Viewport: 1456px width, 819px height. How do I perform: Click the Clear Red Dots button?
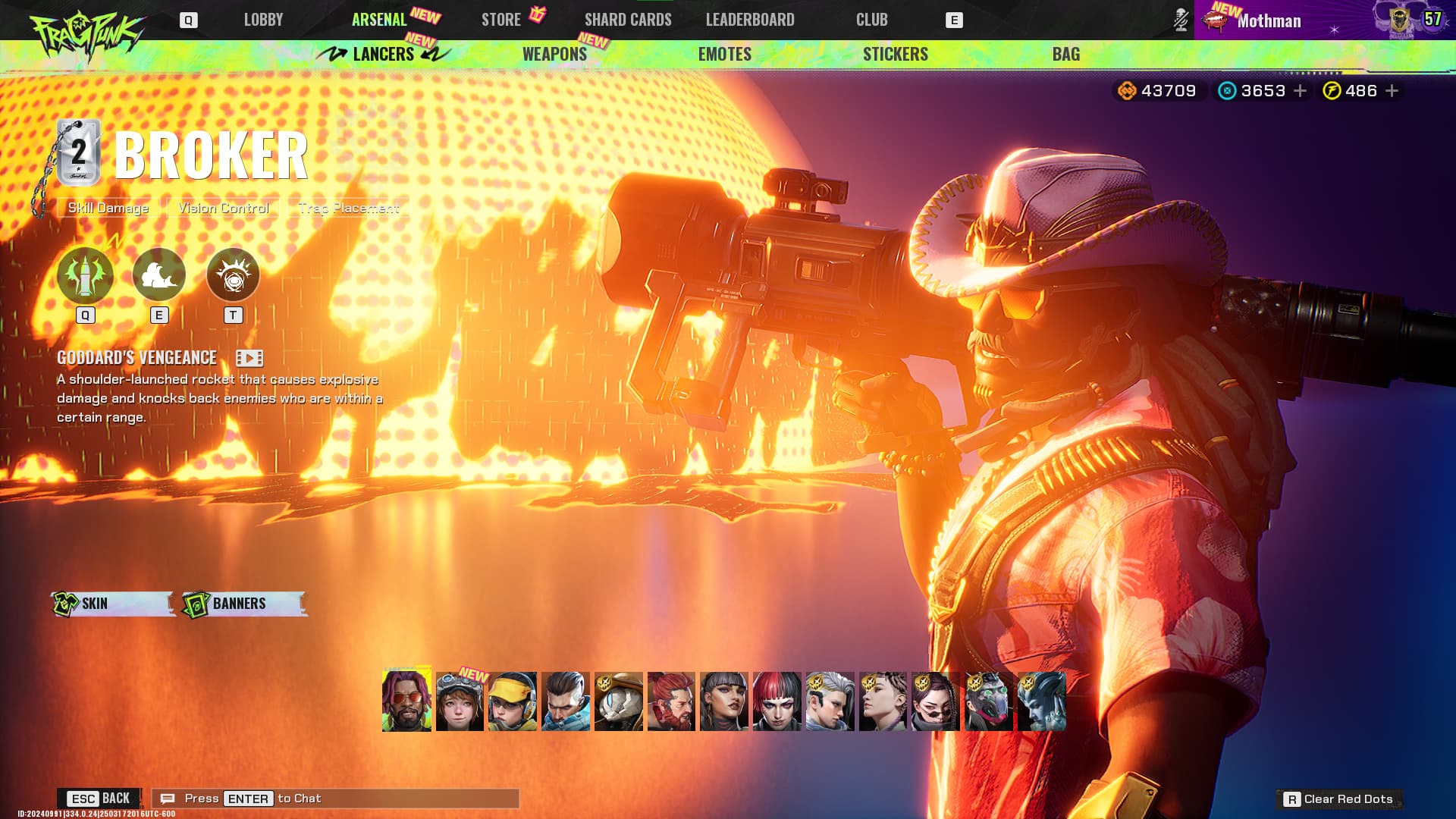(1339, 799)
